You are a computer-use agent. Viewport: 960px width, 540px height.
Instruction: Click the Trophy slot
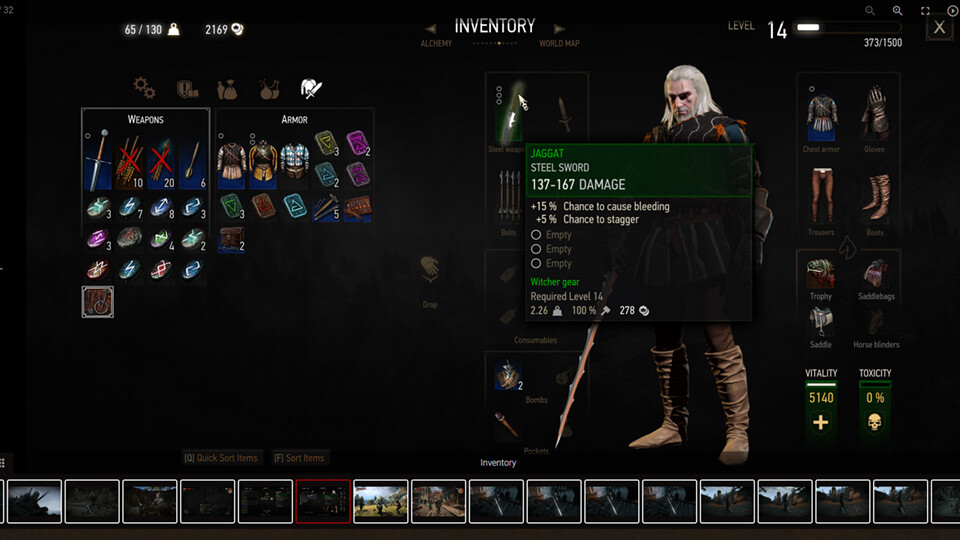click(822, 273)
